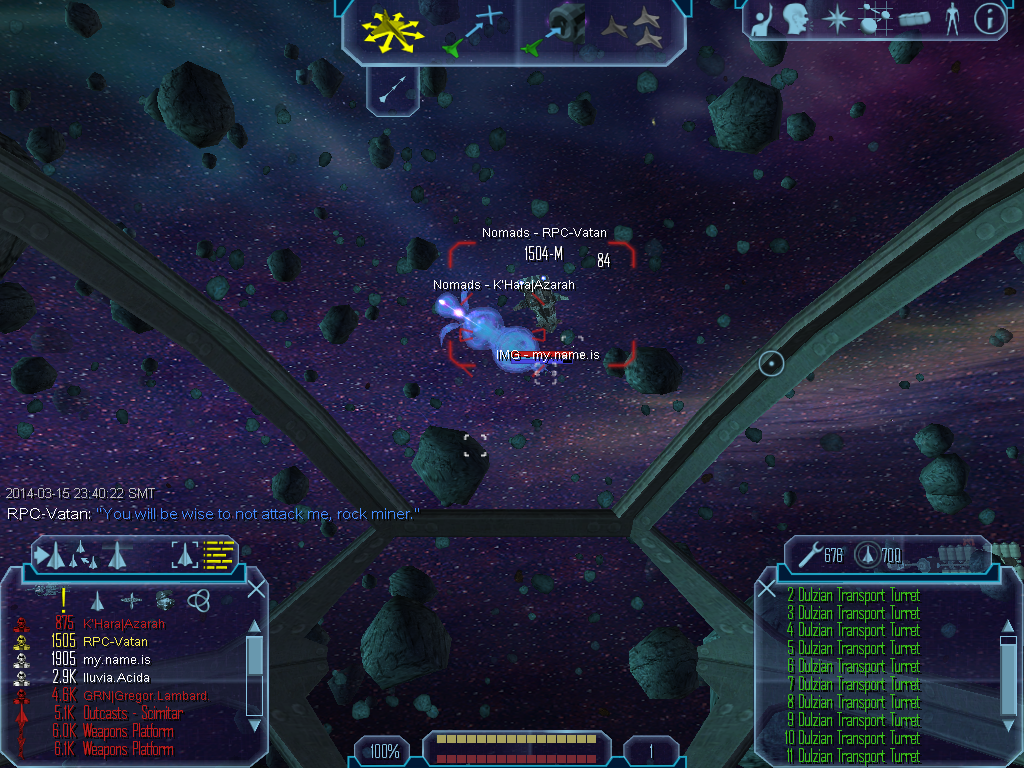Select K'Hara|Azarah in contact list
Image resolution: width=1024 pixels, height=768 pixels.
tap(124, 624)
